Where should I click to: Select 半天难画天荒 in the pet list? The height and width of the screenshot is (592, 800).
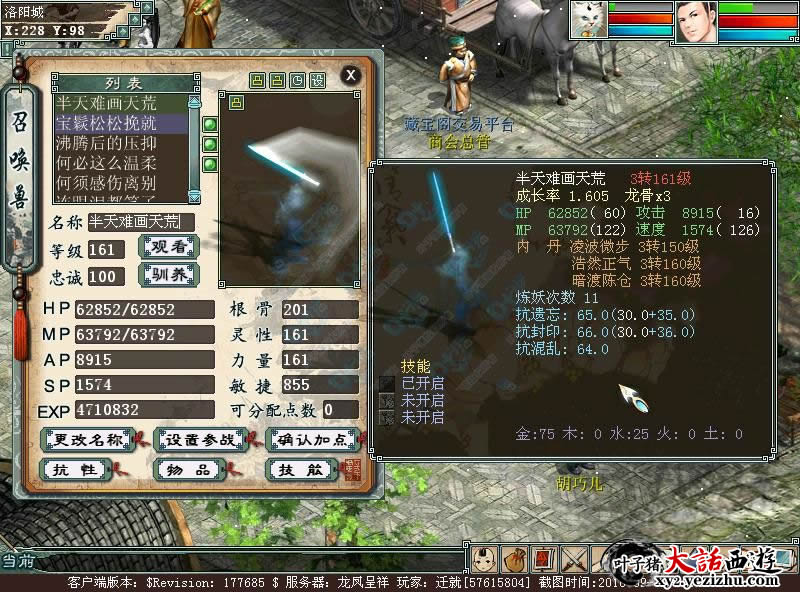pos(120,103)
